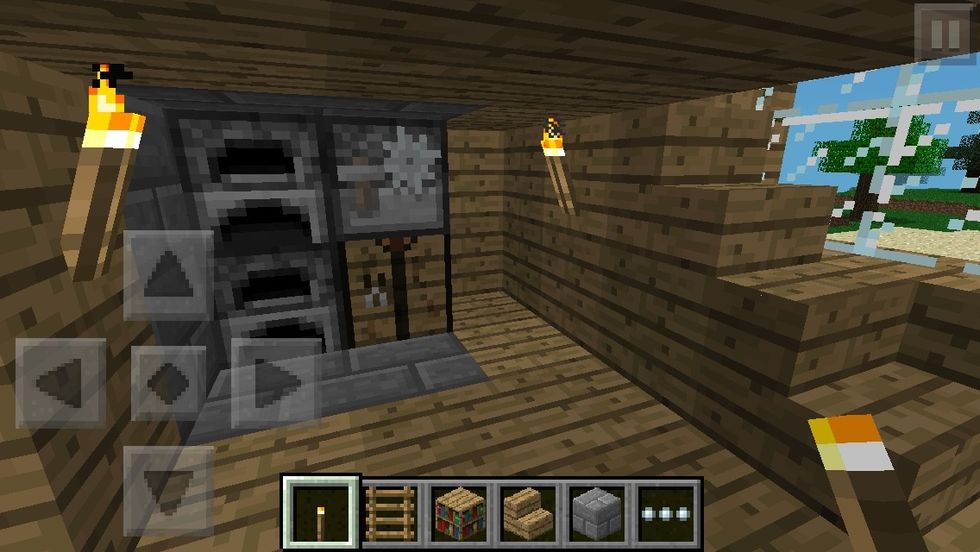
Task: Select the ladder hotbar slot
Action: coord(393,514)
